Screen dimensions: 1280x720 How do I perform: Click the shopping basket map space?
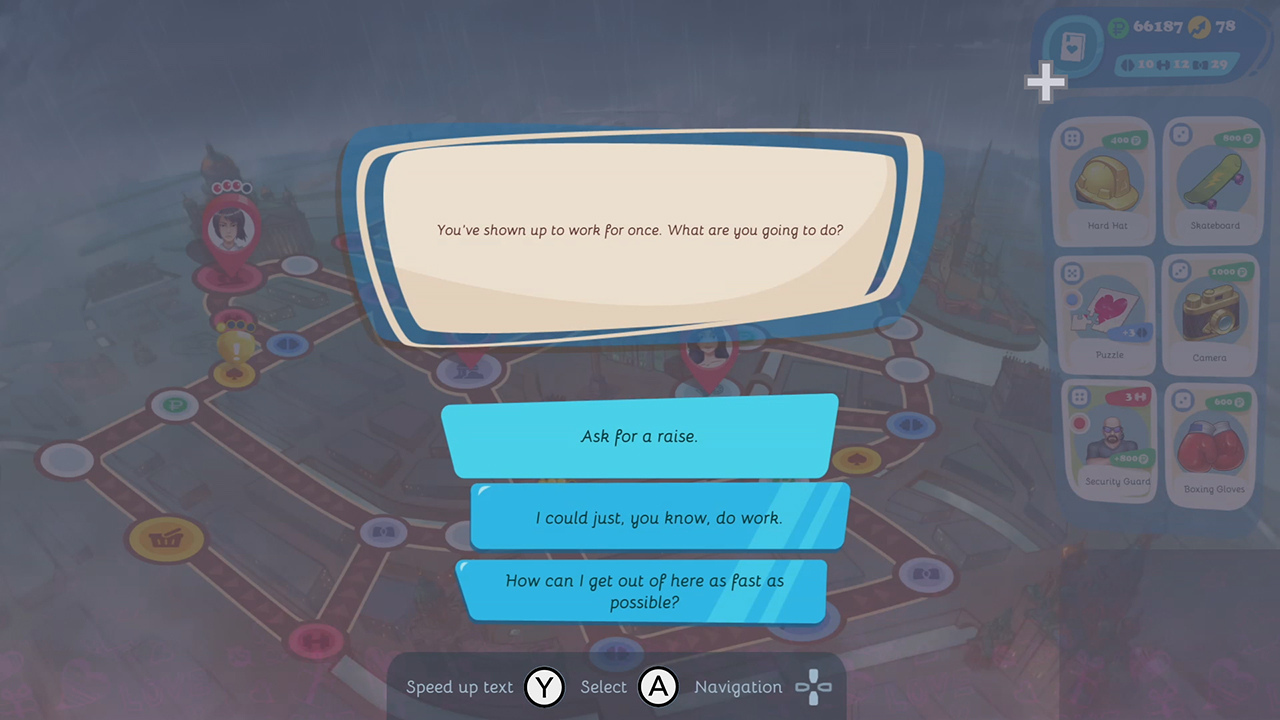coord(168,539)
